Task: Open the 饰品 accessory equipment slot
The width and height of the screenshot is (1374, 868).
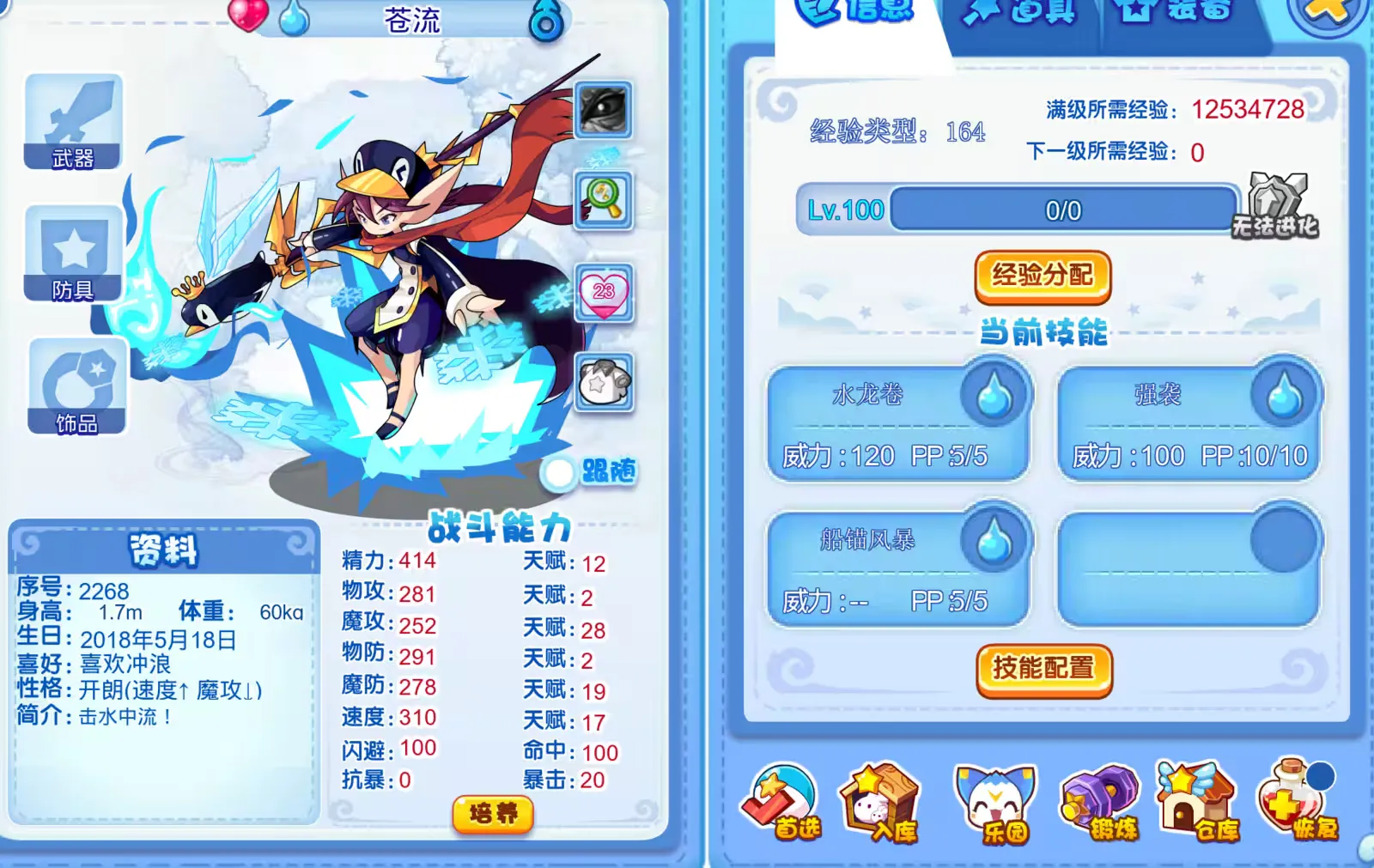Action: coord(77,386)
